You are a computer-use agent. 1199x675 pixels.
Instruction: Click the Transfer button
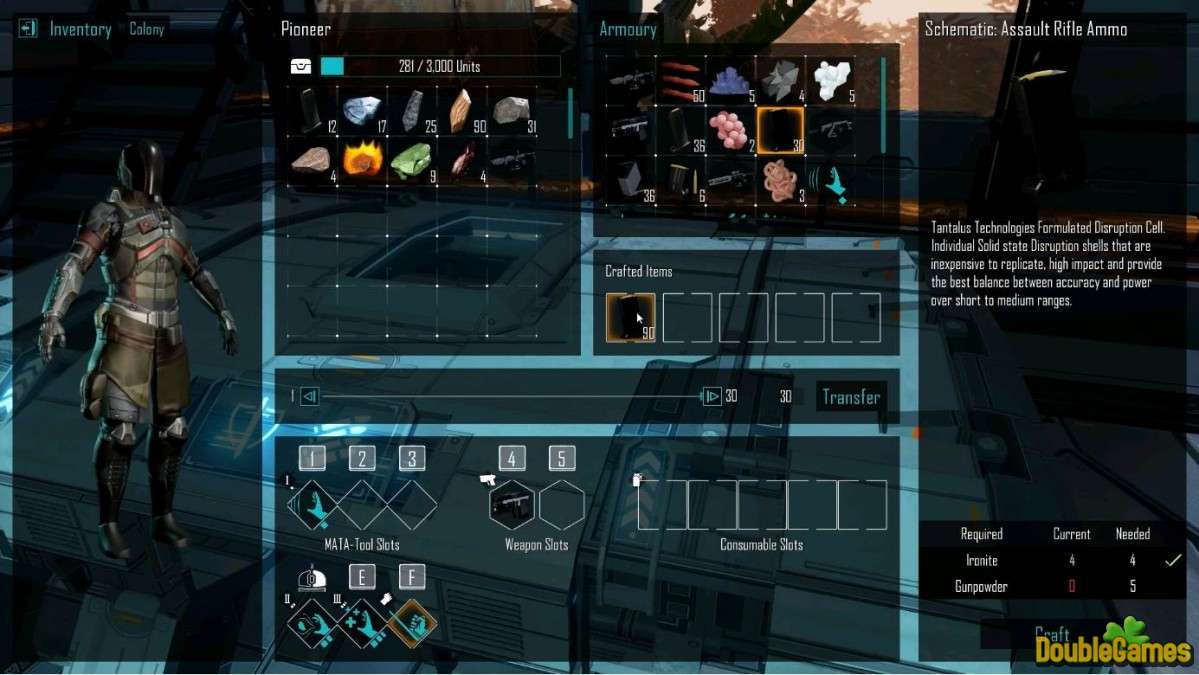850,397
